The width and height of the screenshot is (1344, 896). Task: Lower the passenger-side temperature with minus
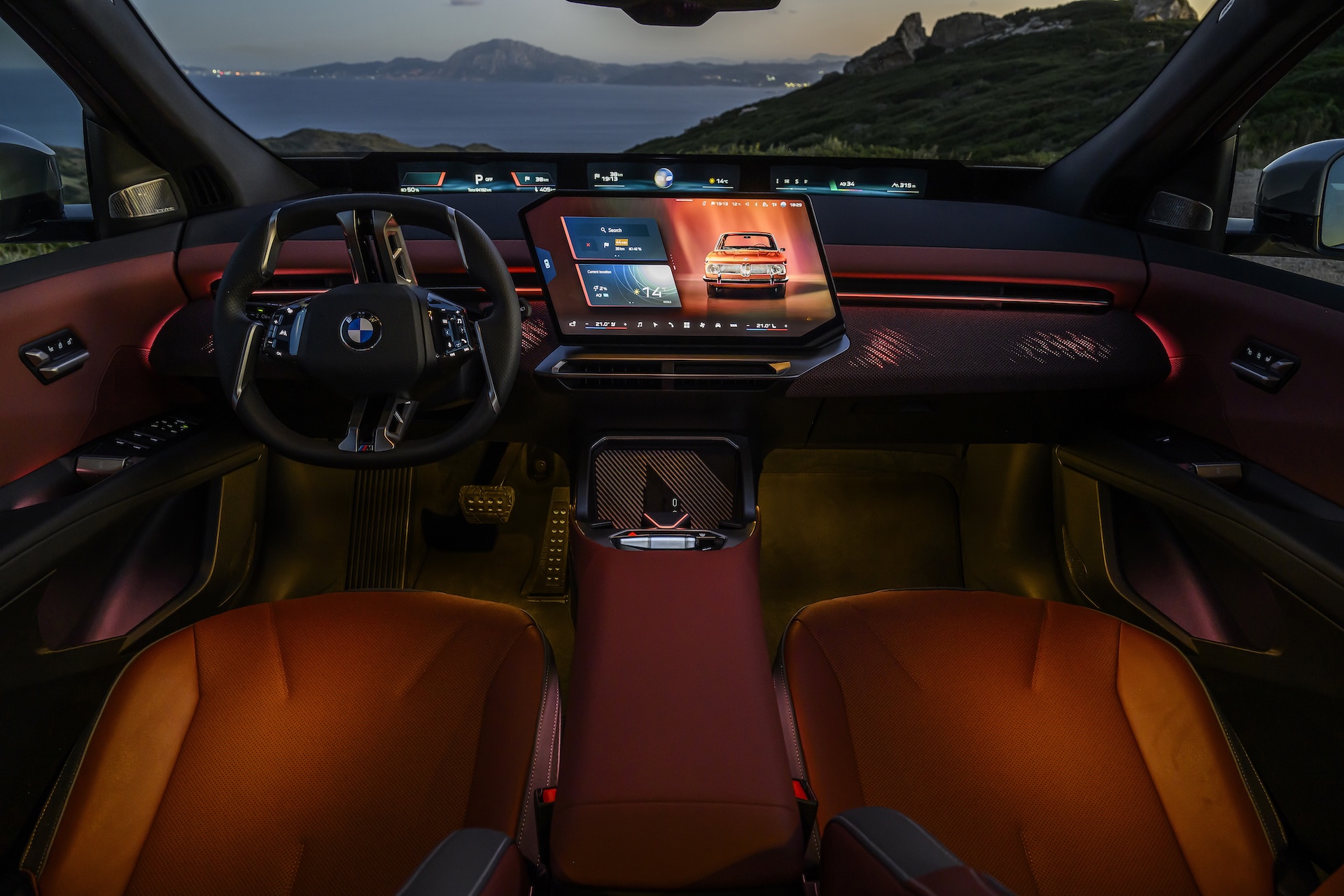click(x=748, y=326)
